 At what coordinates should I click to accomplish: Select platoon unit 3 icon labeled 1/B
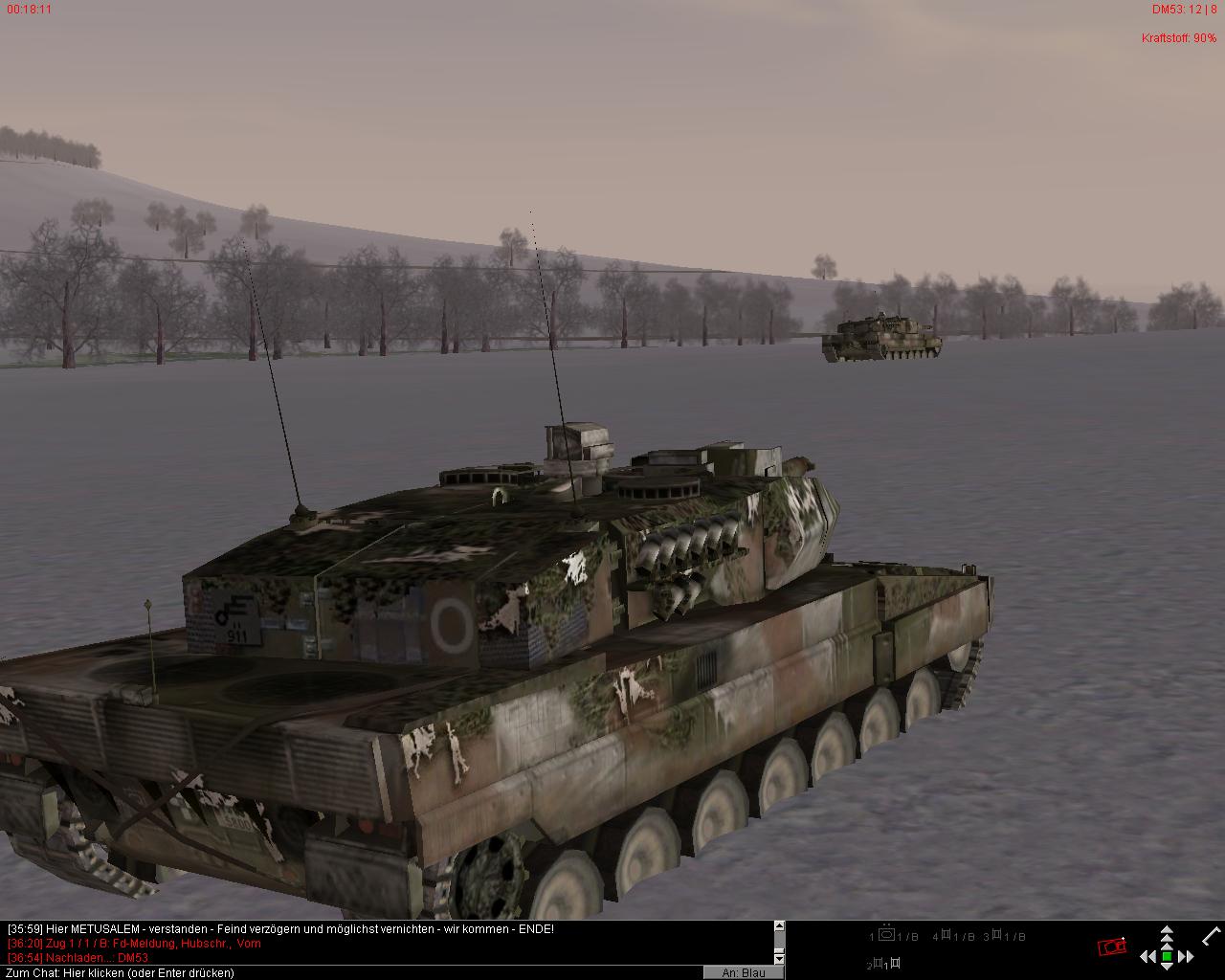click(x=995, y=935)
